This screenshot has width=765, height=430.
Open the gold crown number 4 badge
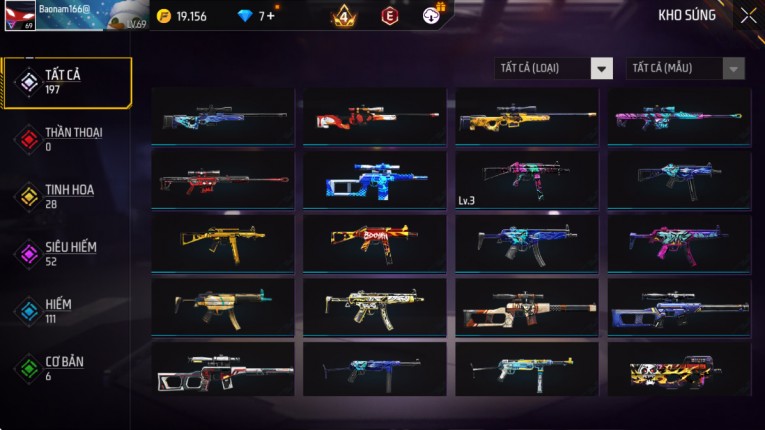[x=342, y=16]
